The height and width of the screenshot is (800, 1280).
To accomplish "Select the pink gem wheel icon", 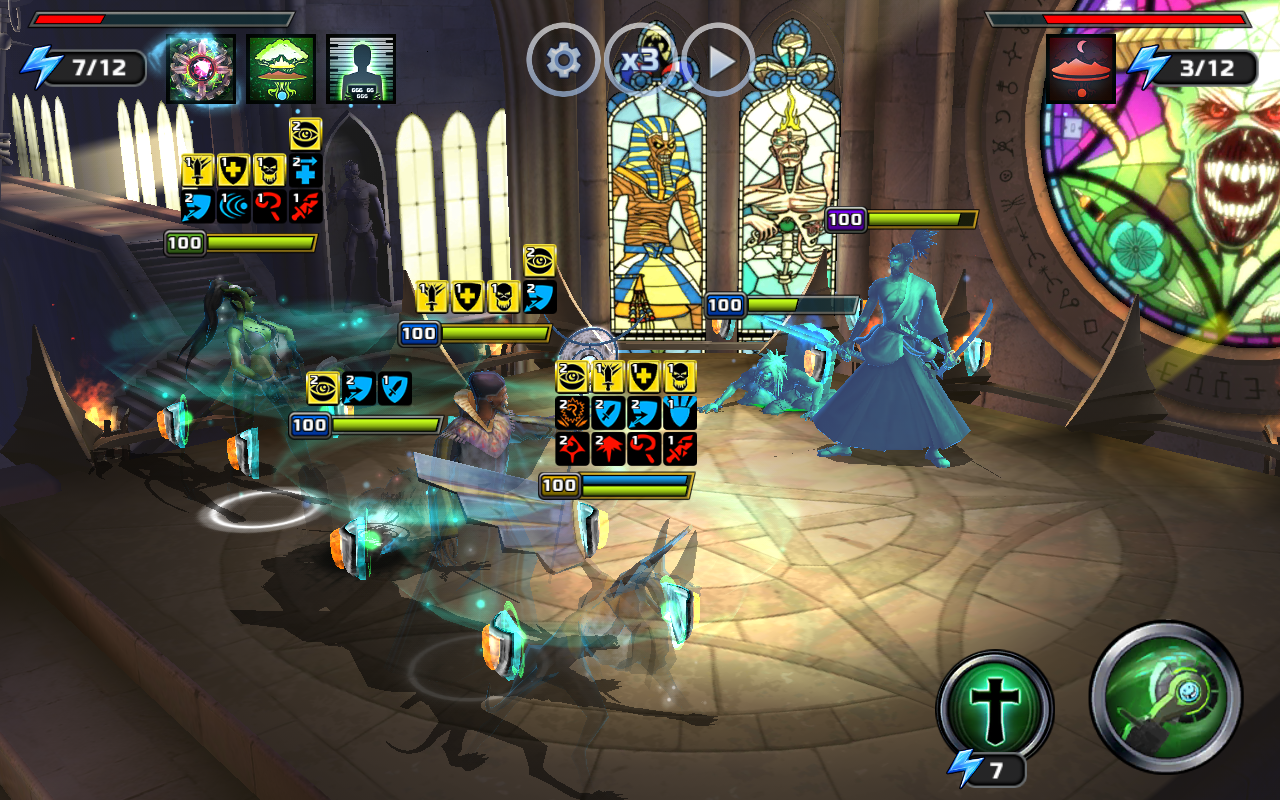I will pyautogui.click(x=201, y=69).
